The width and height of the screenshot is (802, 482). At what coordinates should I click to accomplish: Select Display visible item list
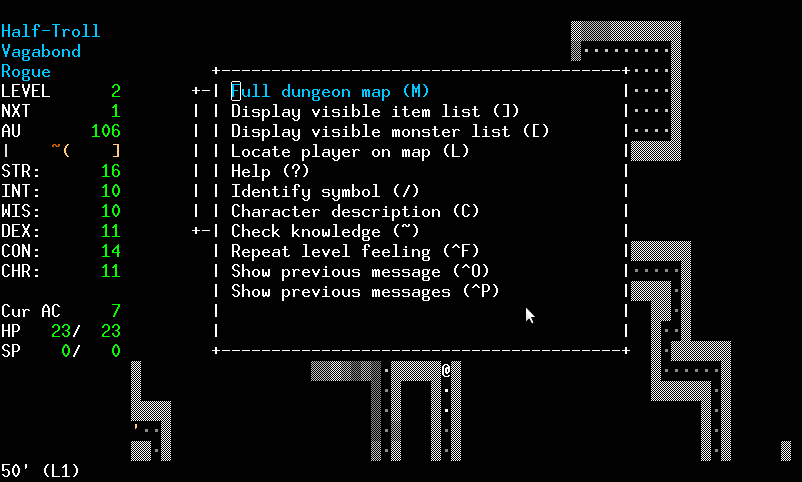pyautogui.click(x=375, y=111)
